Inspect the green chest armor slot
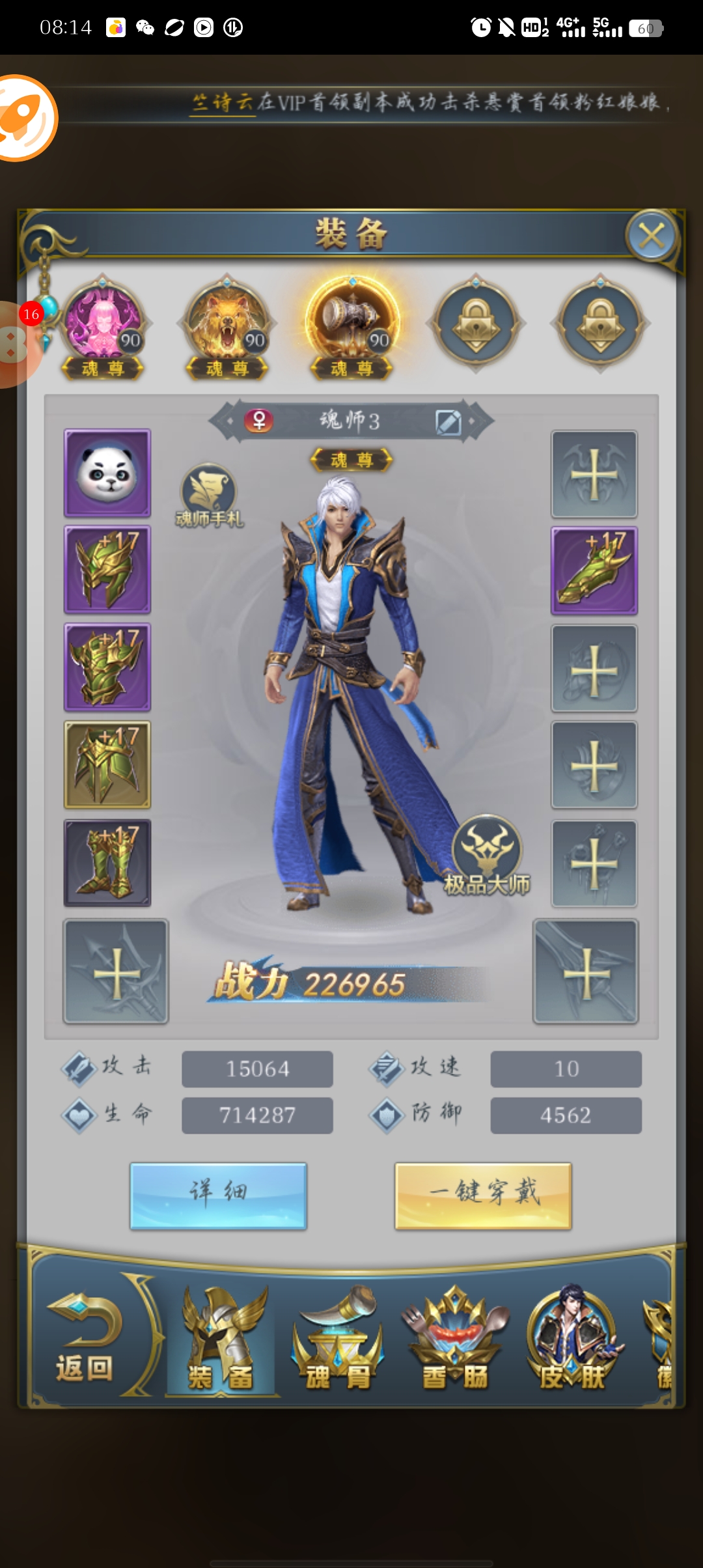703x1568 pixels. (107, 667)
